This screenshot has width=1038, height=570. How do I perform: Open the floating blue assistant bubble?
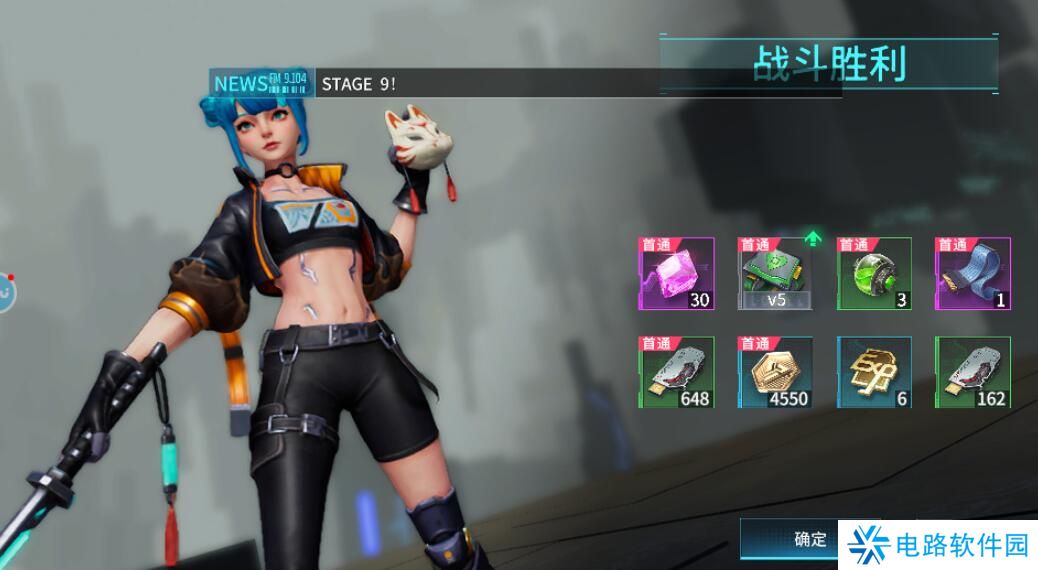5,291
